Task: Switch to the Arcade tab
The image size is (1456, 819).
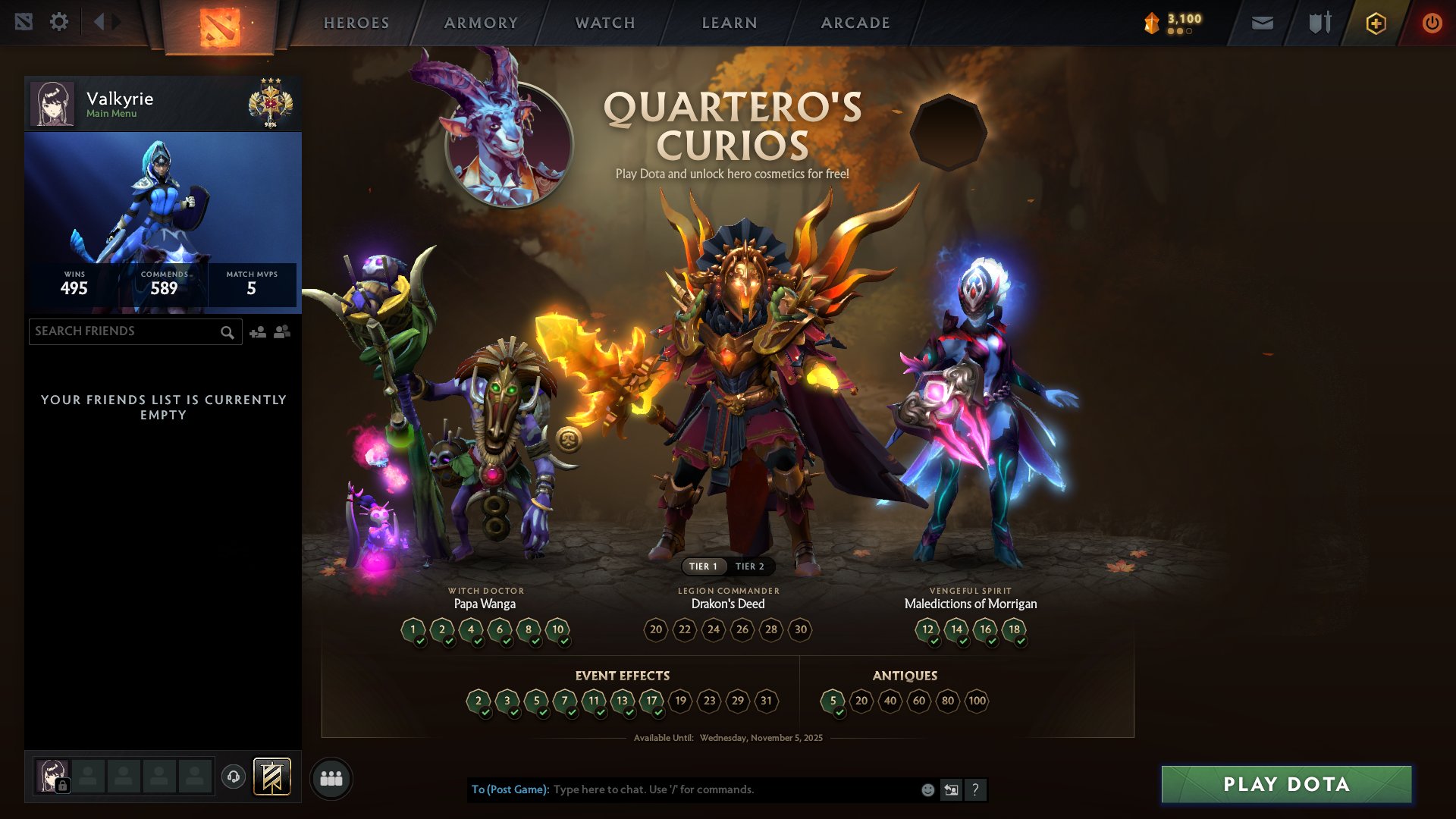Action: [x=855, y=23]
